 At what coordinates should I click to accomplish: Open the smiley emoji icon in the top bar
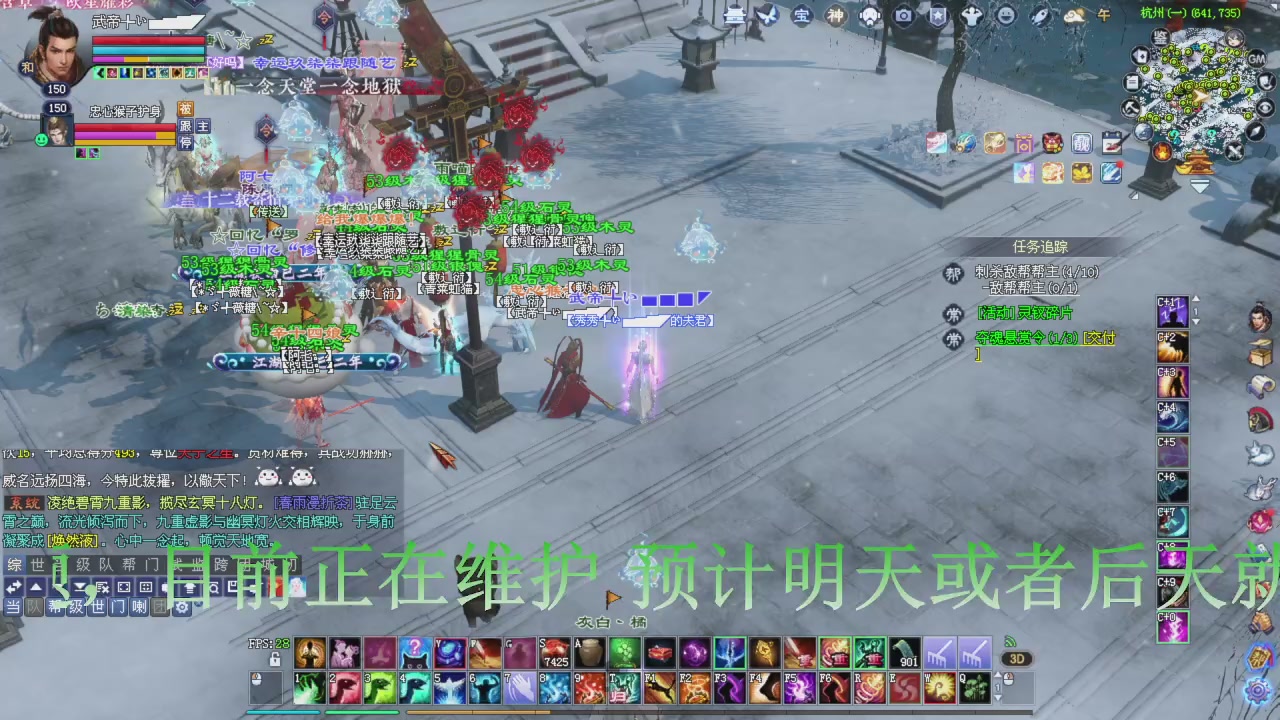(1006, 16)
